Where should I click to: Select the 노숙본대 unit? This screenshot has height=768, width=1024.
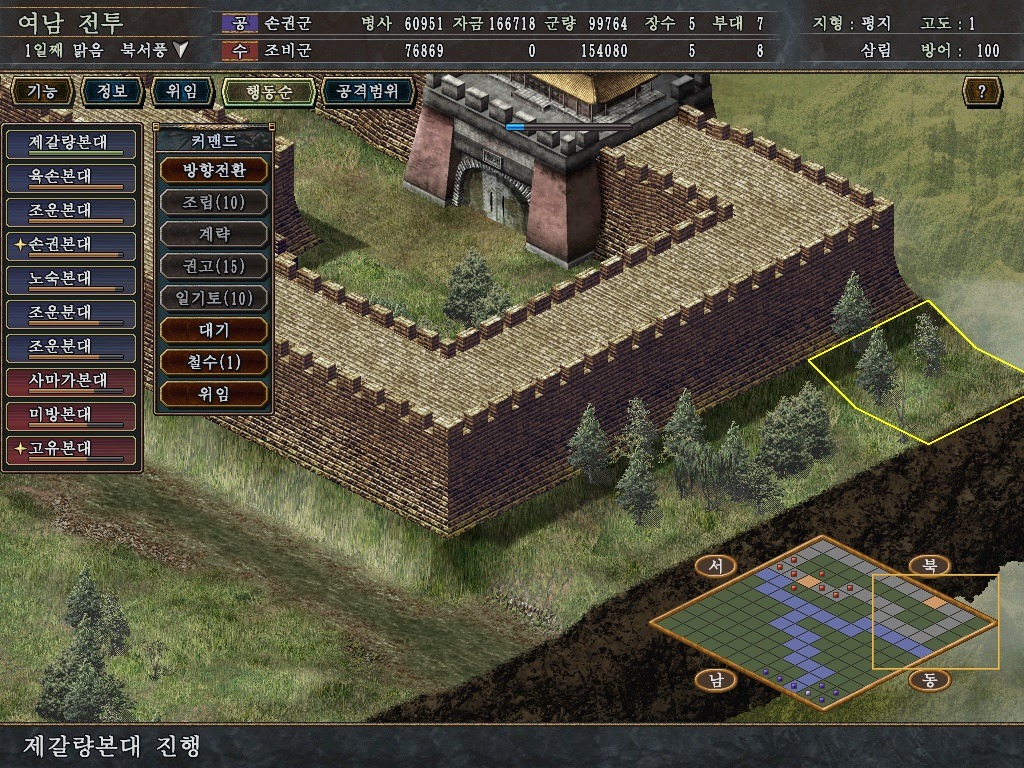click(x=70, y=278)
